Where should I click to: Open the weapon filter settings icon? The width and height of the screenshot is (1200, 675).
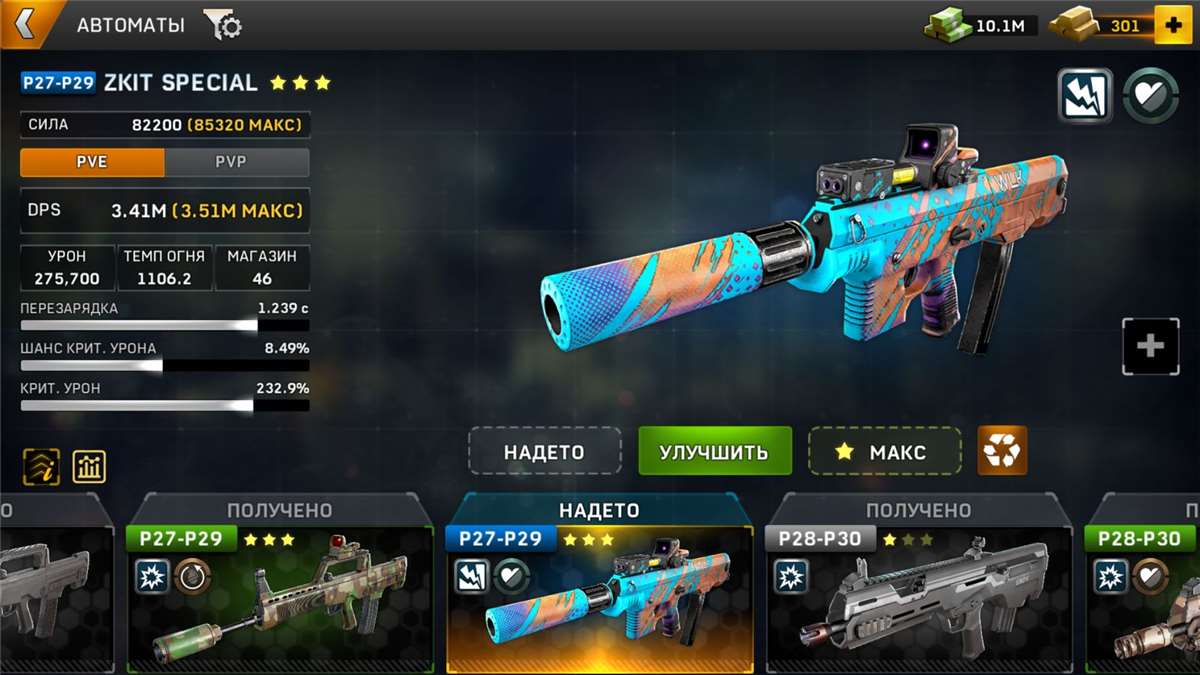[x=222, y=25]
